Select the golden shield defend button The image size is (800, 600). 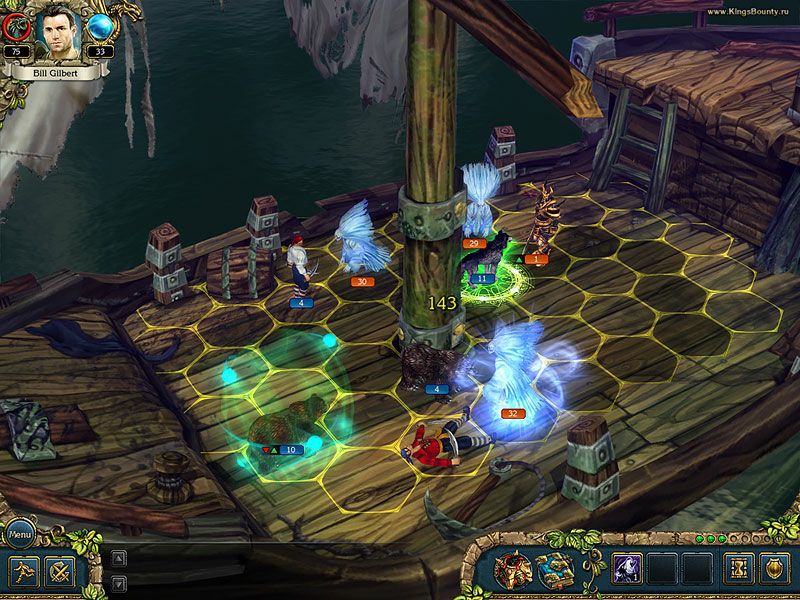tap(774, 569)
